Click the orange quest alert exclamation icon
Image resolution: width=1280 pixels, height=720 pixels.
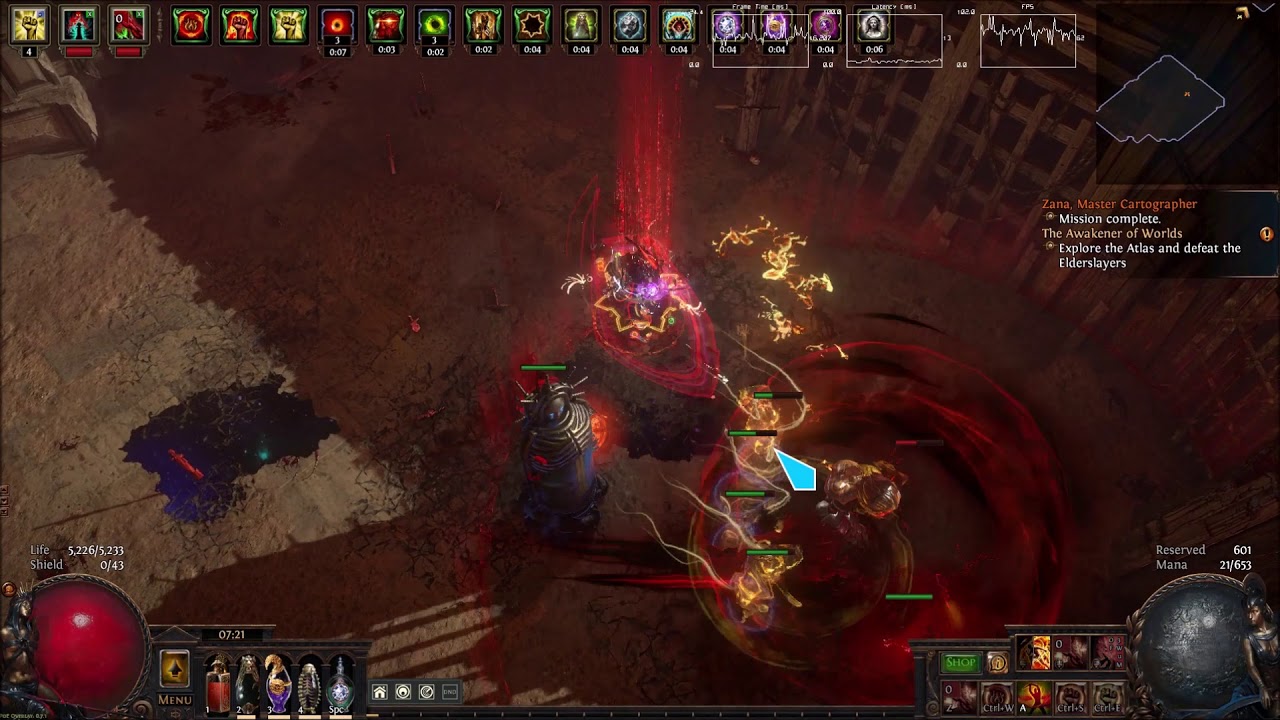tap(1266, 235)
